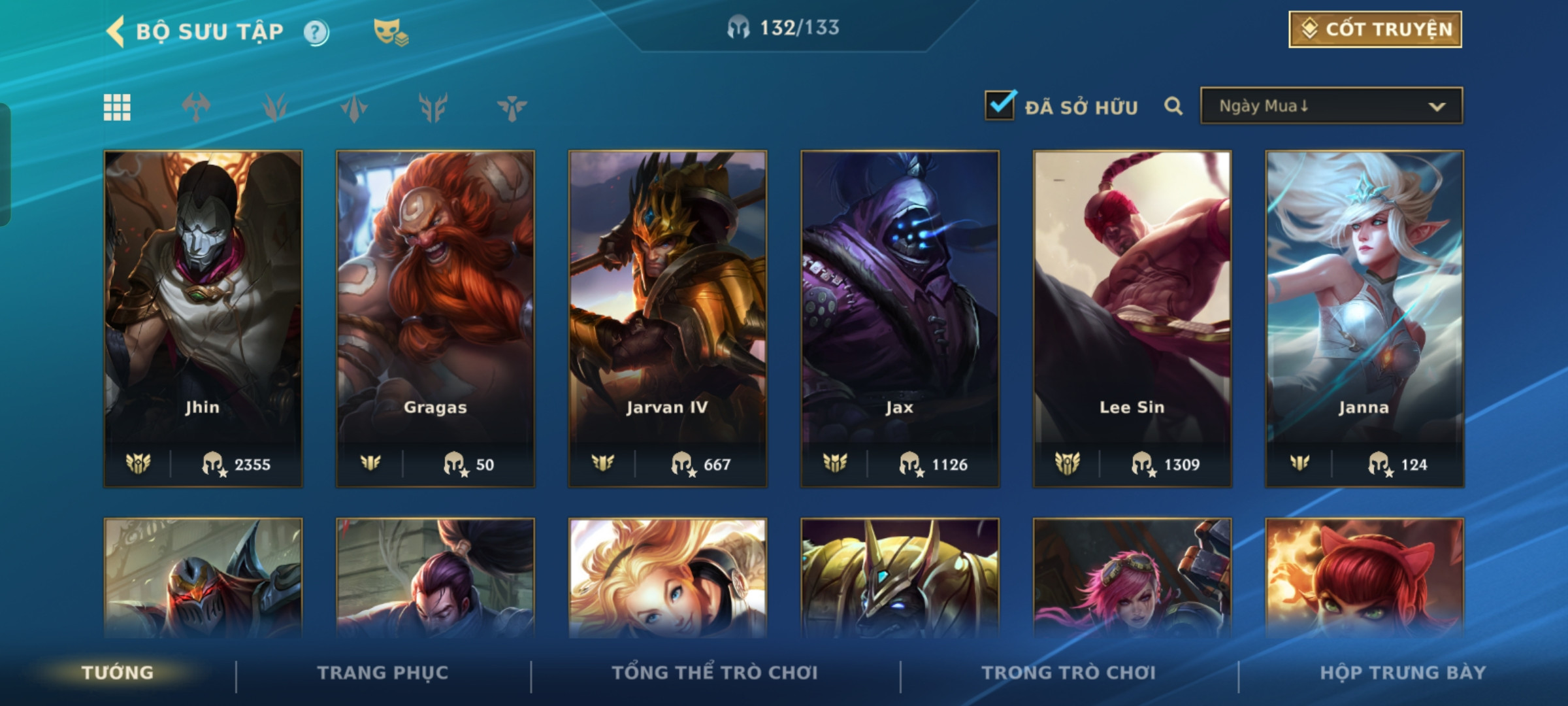The image size is (1568, 706).
Task: Open the Cốt Truyện button
Action: coord(1375,29)
